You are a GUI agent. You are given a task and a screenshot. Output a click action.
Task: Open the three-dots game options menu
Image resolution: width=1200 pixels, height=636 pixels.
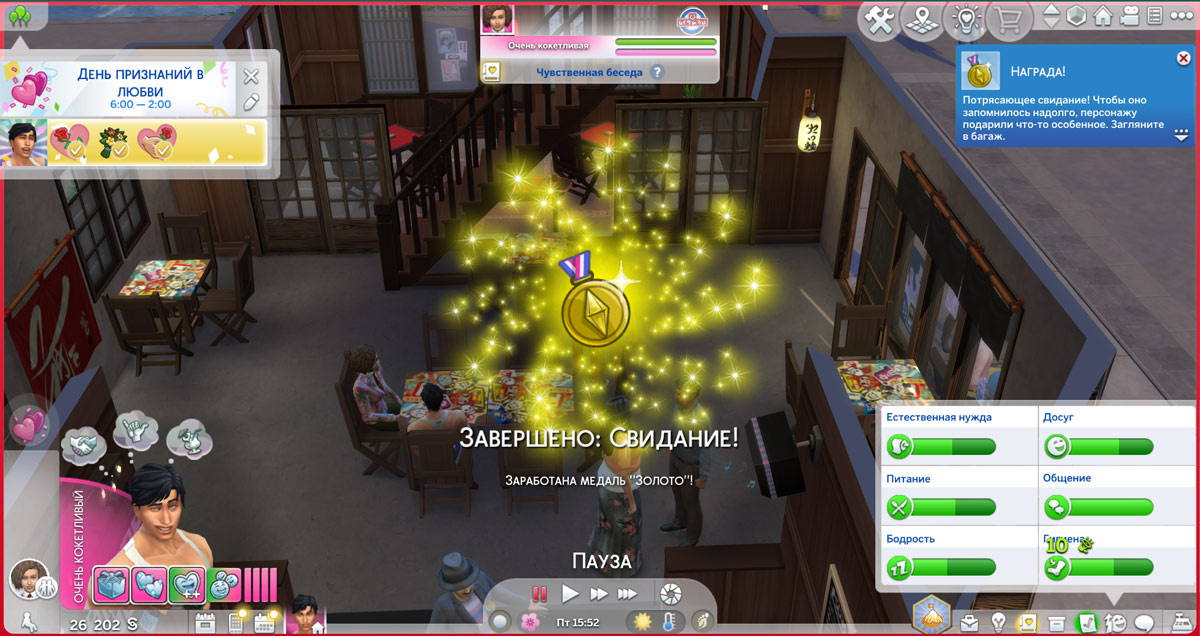coord(1182,17)
